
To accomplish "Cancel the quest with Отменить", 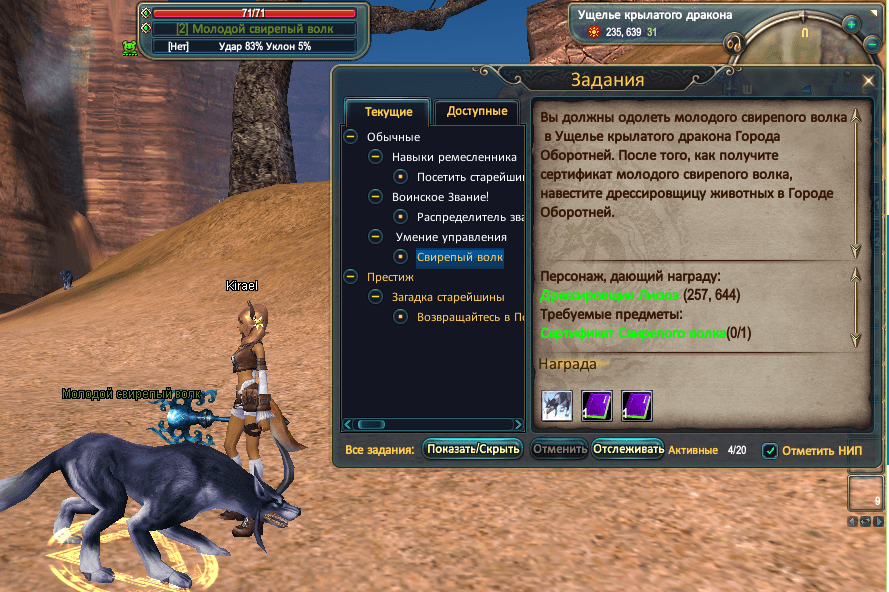I will tap(559, 449).
